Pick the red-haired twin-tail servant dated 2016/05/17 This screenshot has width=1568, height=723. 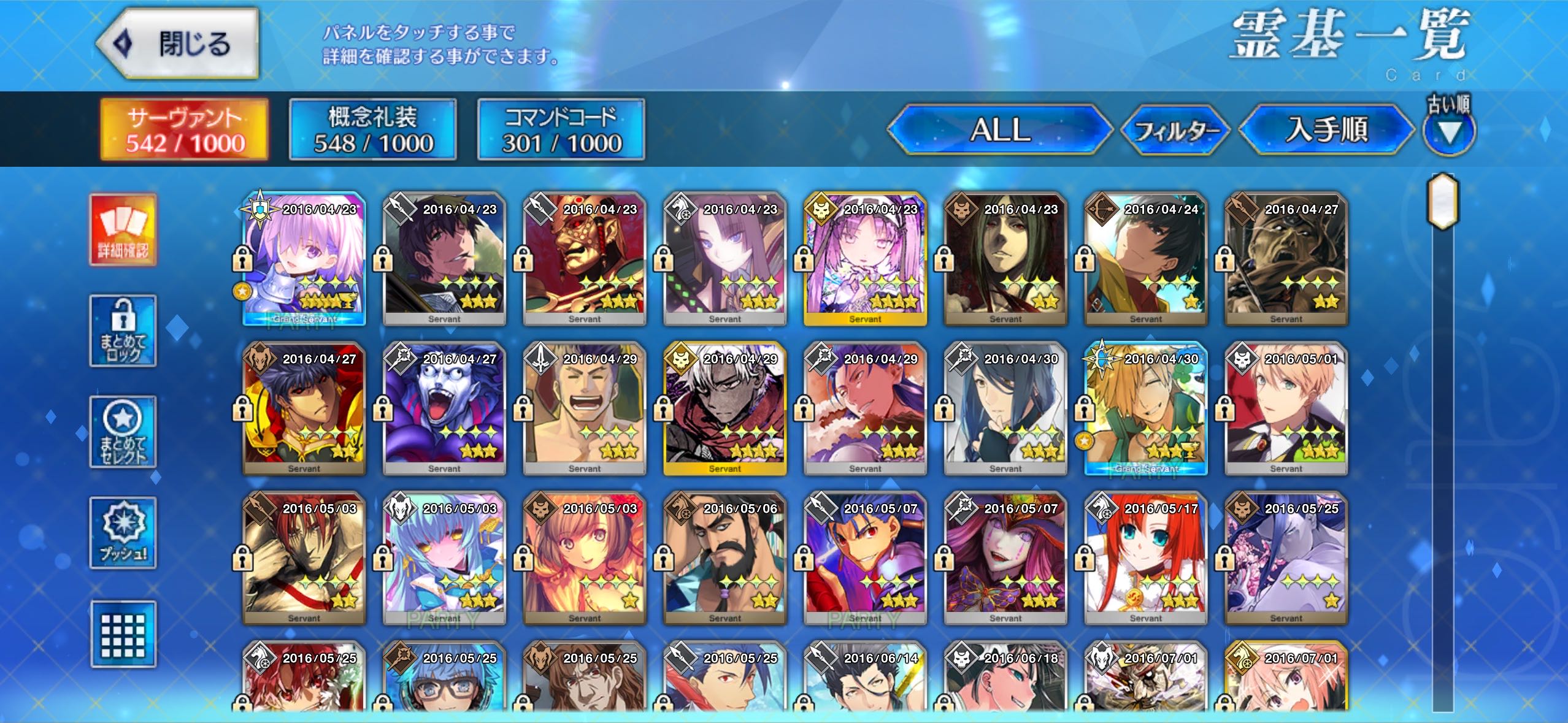pyautogui.click(x=1145, y=558)
